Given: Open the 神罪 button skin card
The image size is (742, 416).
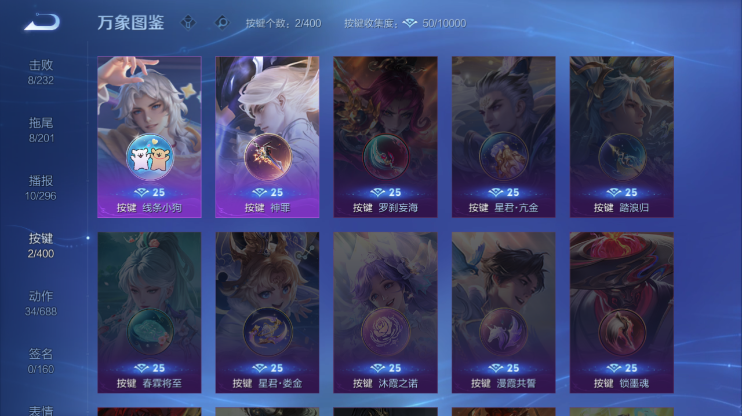Looking at the screenshot, I should click(267, 136).
